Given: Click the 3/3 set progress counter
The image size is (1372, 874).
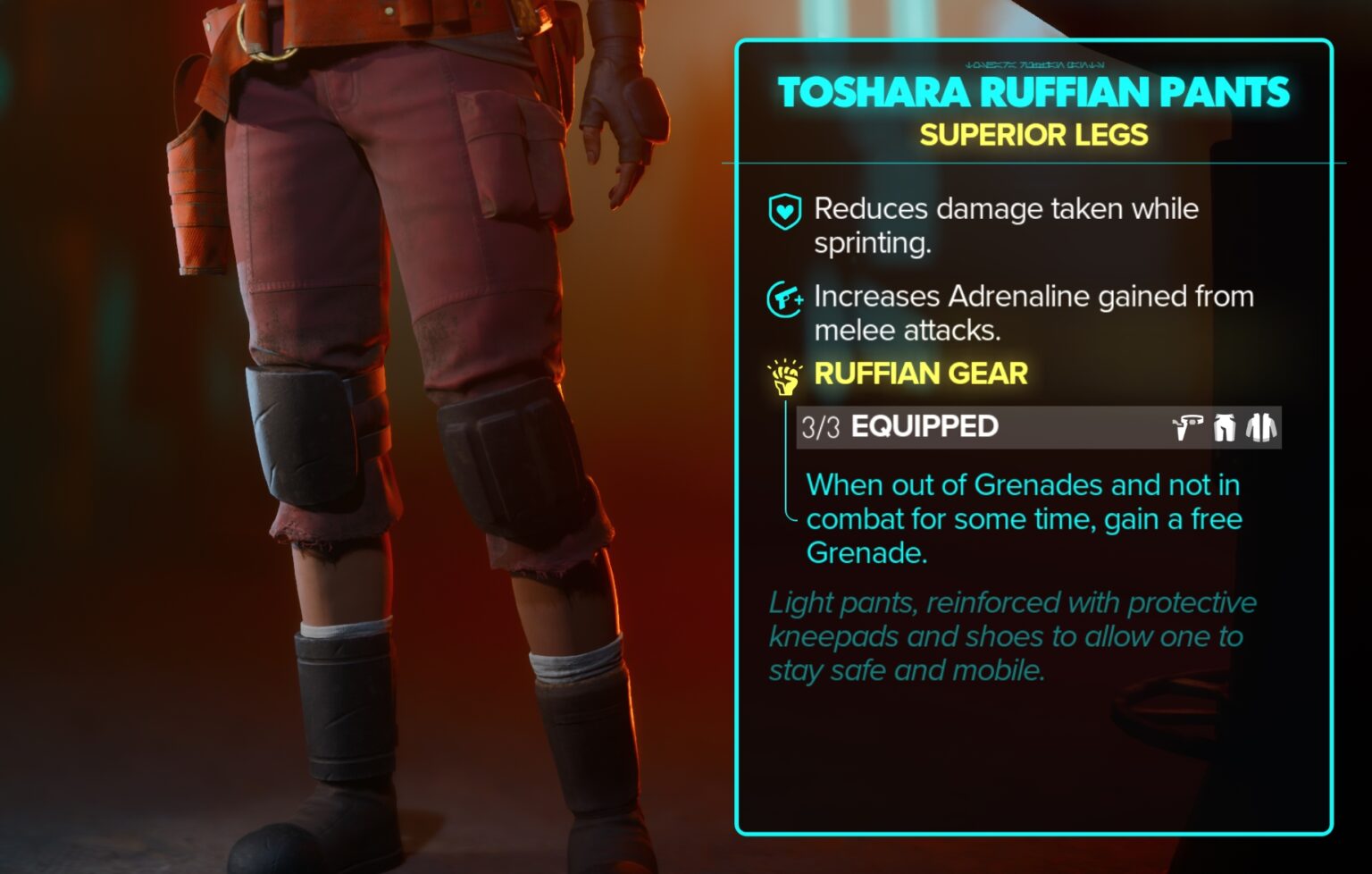Looking at the screenshot, I should tap(819, 427).
